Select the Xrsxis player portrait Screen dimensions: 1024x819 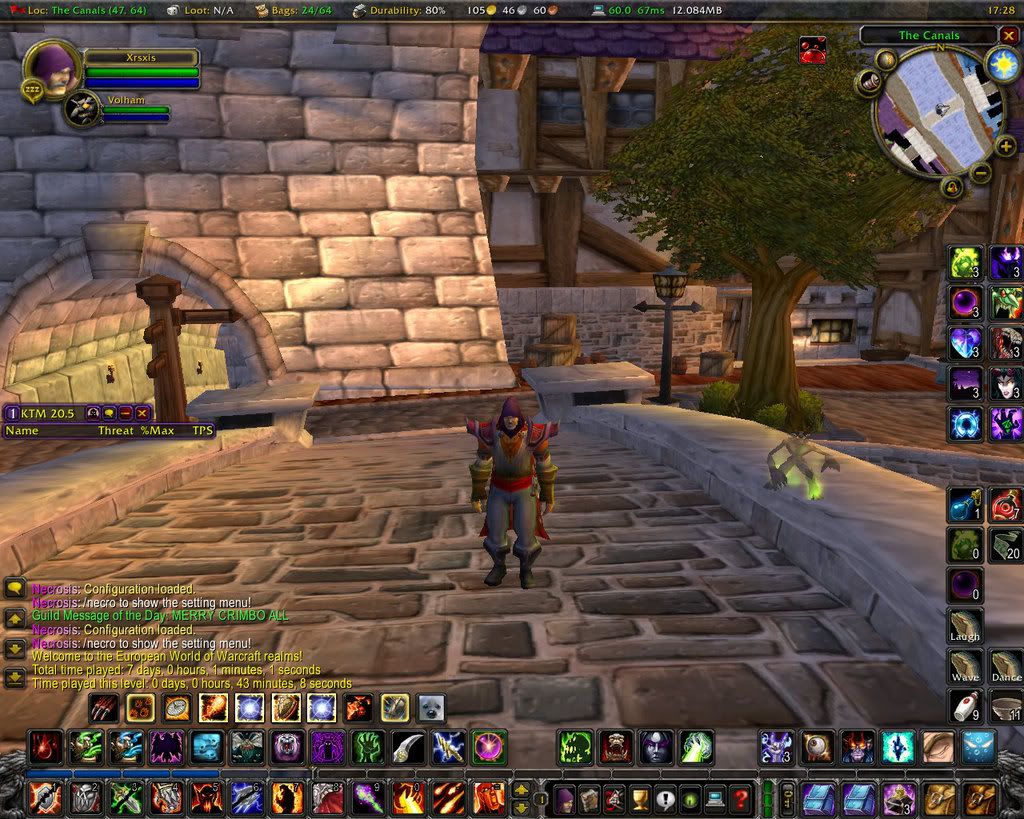[x=51, y=68]
